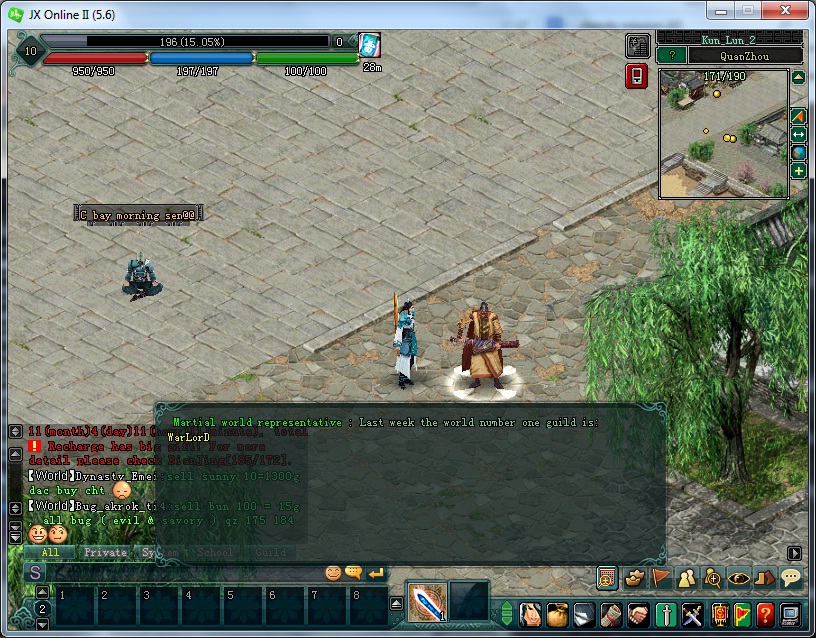Click the minimap of QuanZhou
816x639 pixels.
pyautogui.click(x=723, y=133)
